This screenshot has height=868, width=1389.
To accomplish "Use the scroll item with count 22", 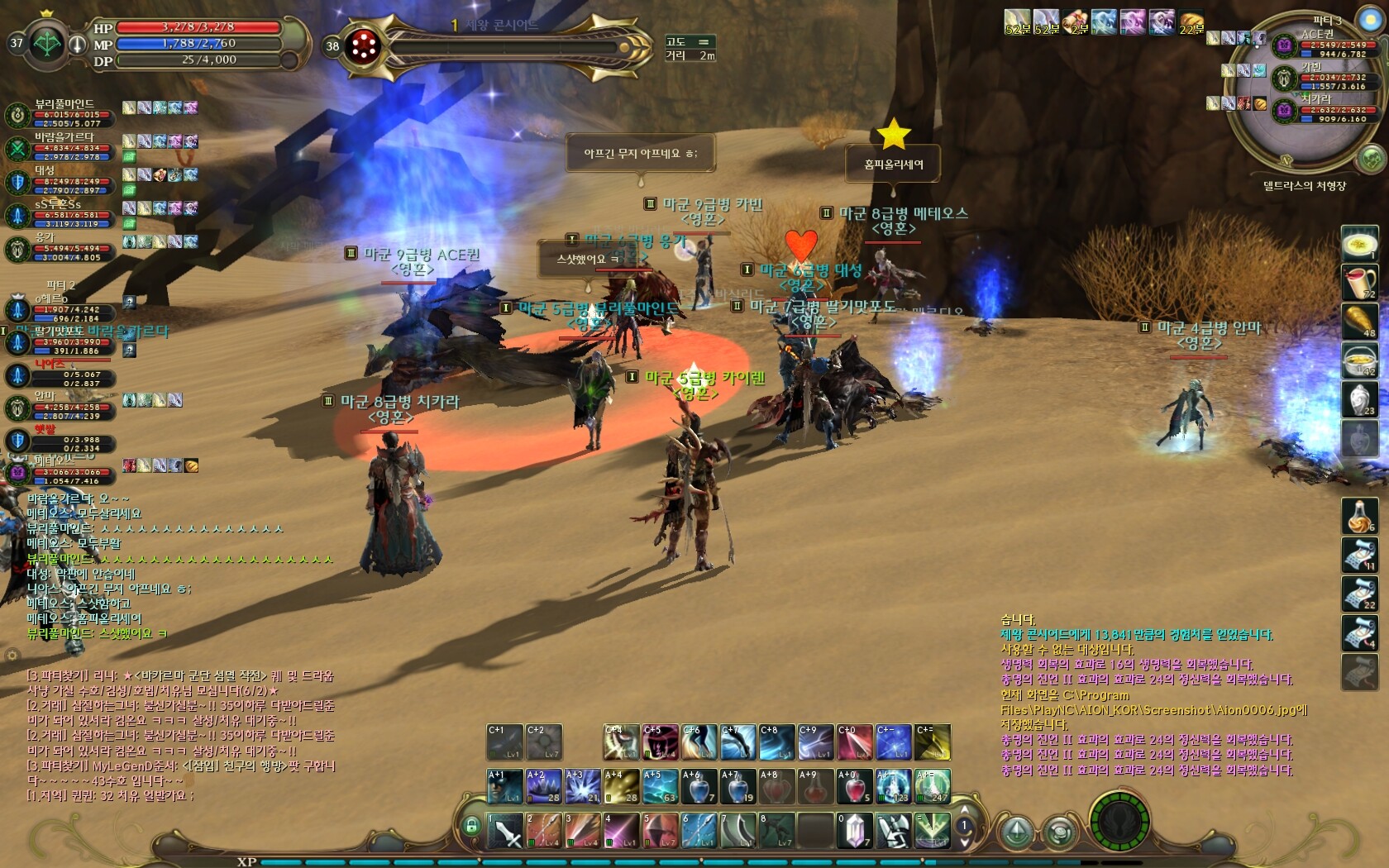I will click(x=1359, y=593).
